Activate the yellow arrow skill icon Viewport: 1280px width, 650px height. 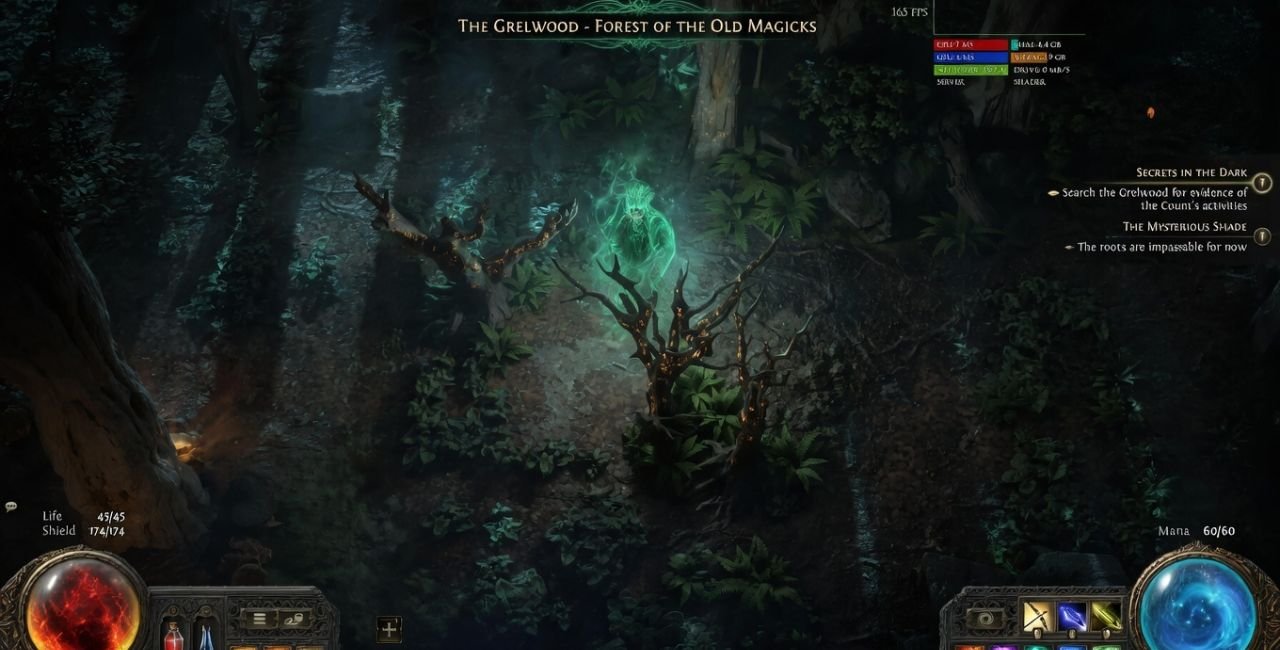1105,616
